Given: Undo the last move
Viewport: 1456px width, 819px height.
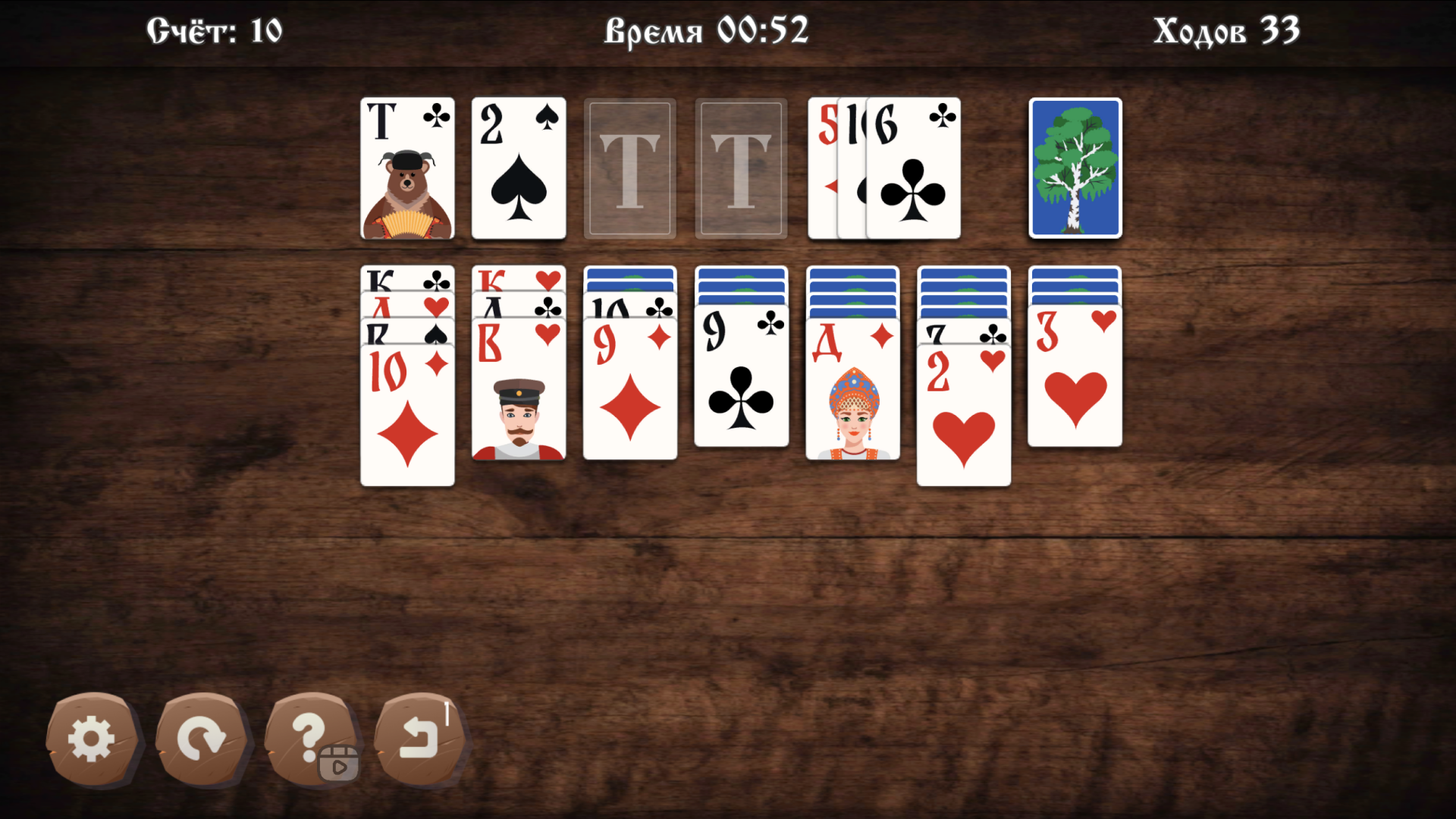Looking at the screenshot, I should (x=419, y=739).
